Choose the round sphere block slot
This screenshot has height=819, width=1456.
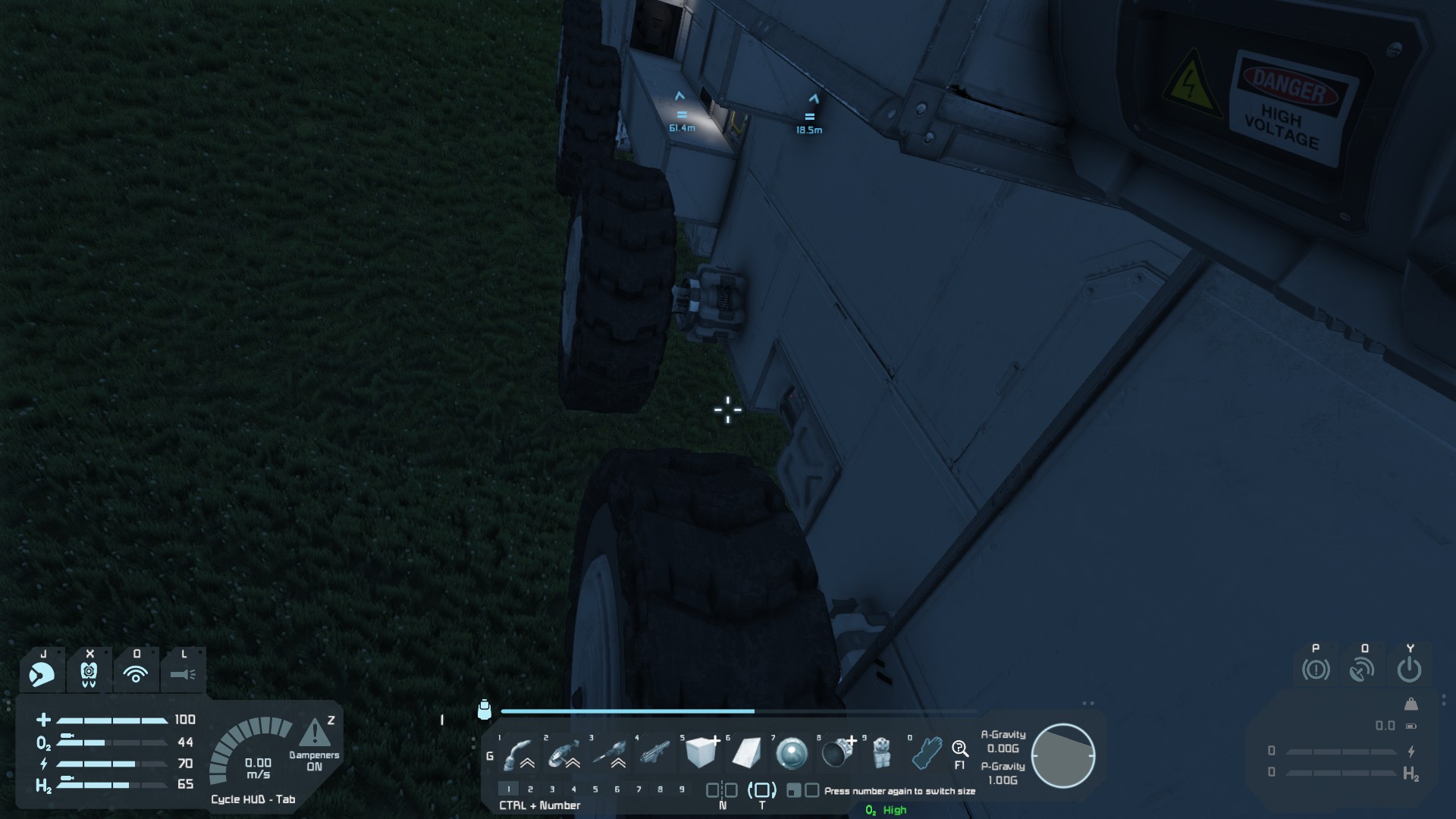pos(792,754)
